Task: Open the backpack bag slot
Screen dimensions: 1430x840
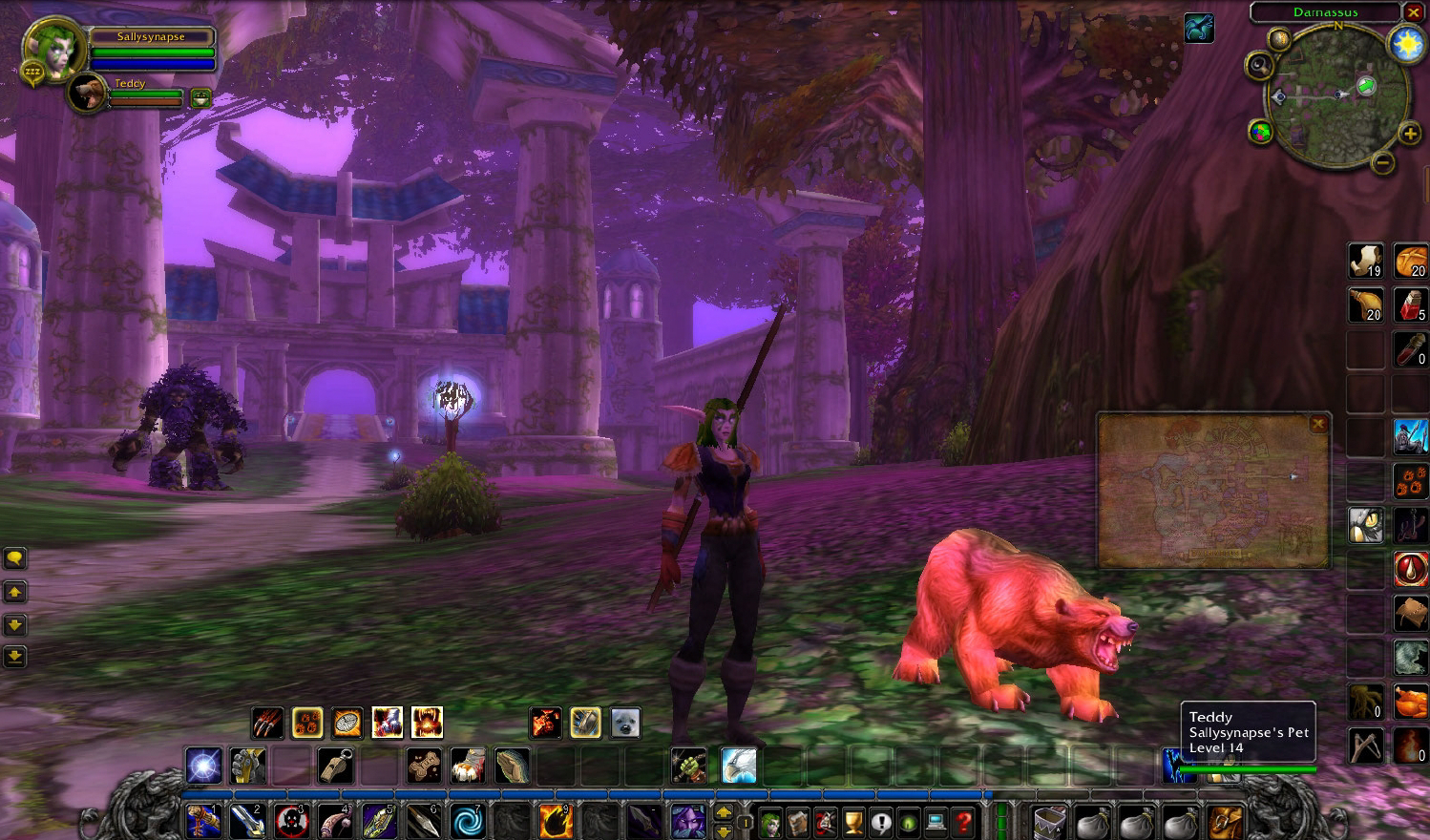Action: [1225, 821]
